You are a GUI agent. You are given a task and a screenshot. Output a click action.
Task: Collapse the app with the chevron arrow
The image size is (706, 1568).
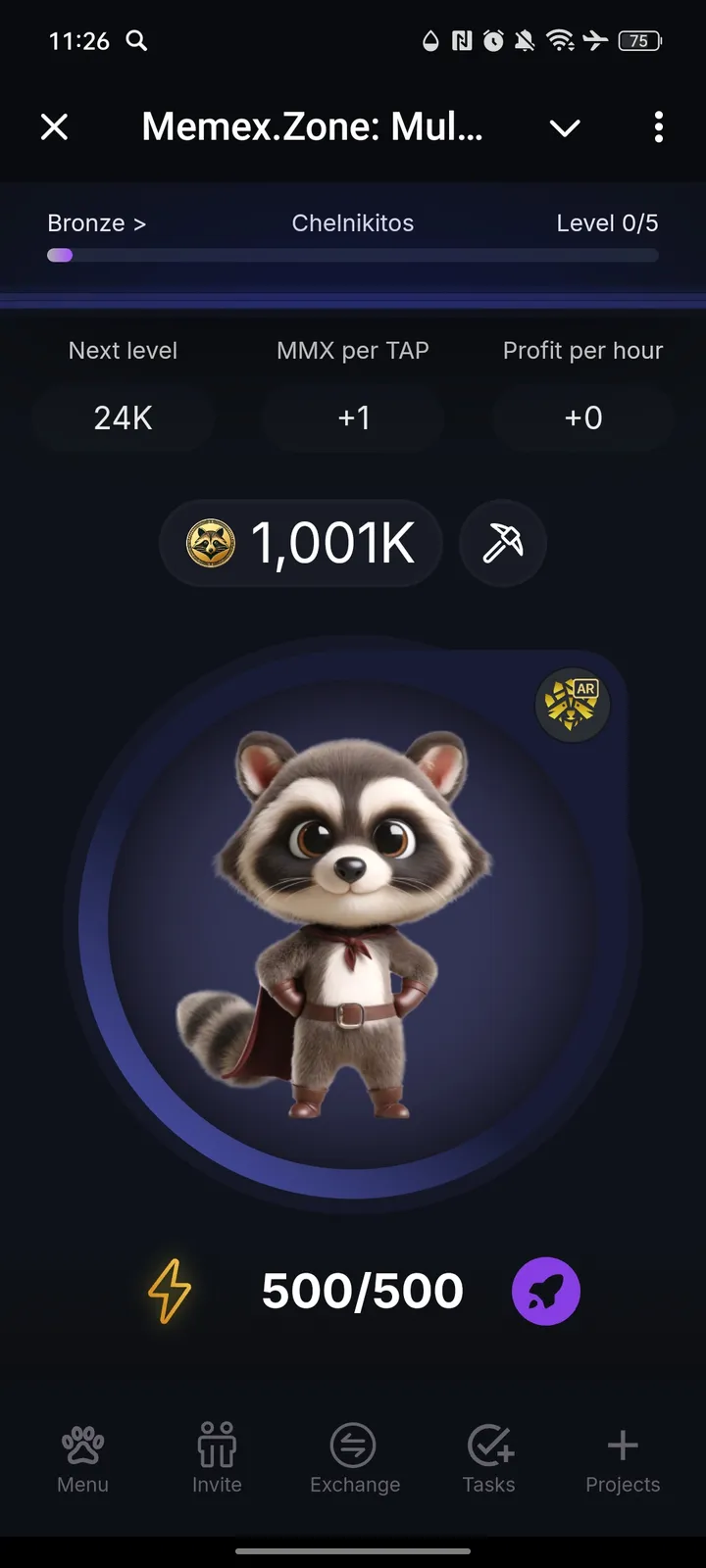click(565, 127)
